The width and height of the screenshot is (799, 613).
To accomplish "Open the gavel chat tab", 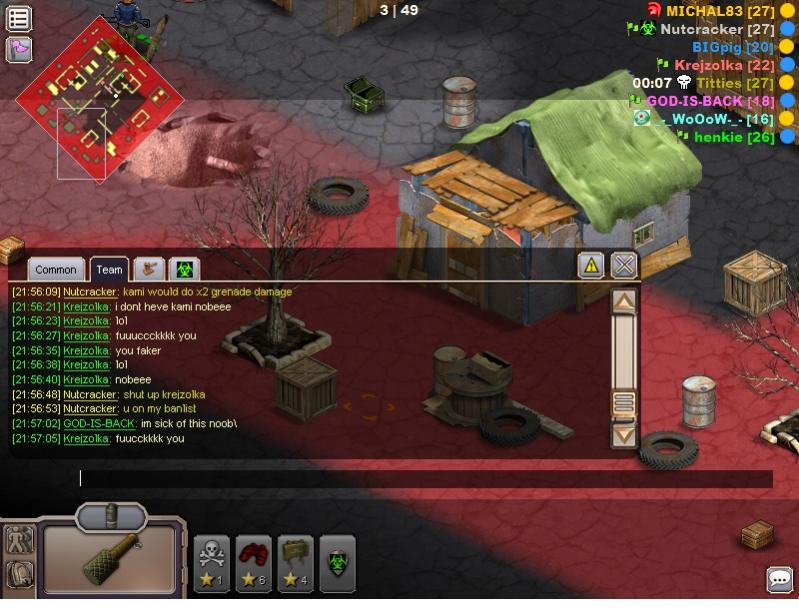I will 149,269.
